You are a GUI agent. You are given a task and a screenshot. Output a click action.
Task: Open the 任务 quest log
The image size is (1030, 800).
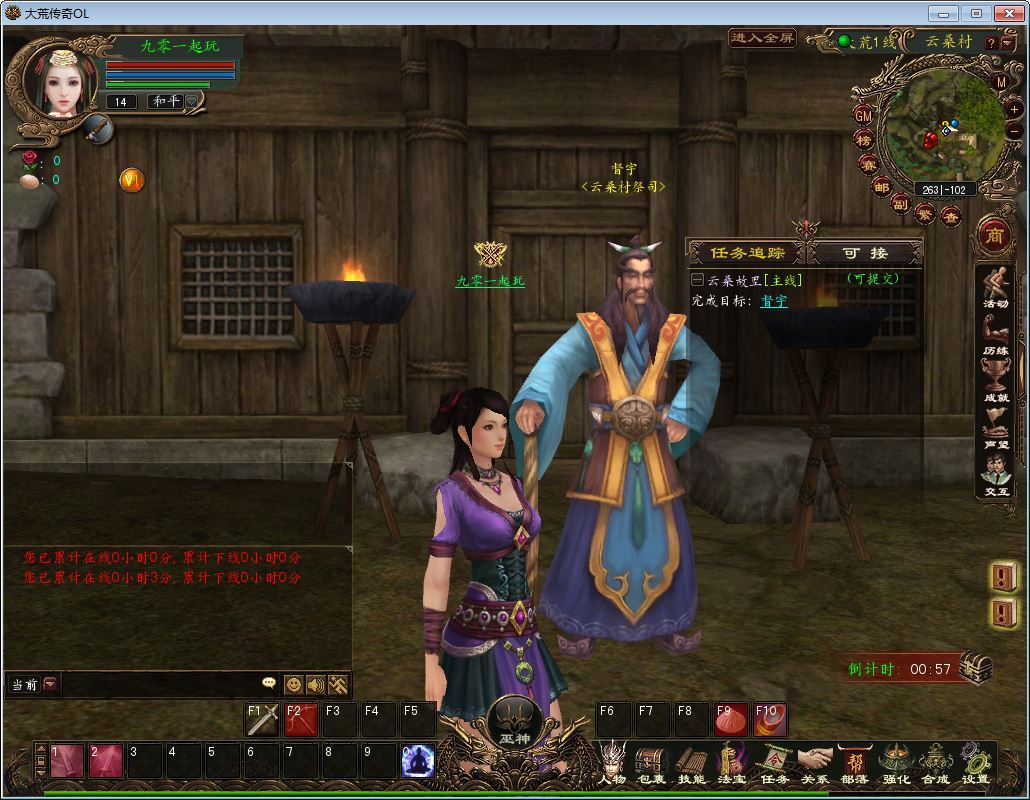[x=774, y=764]
